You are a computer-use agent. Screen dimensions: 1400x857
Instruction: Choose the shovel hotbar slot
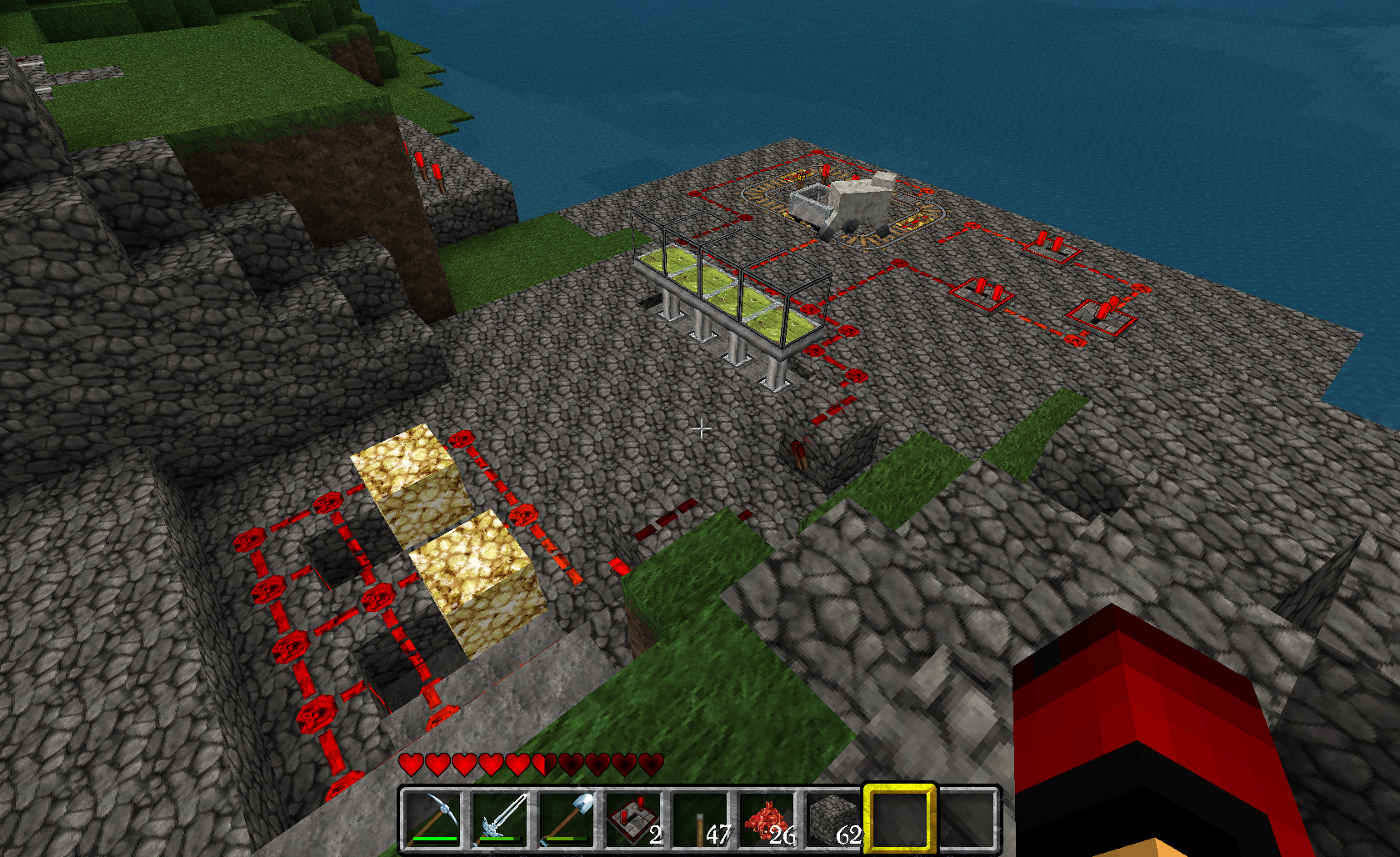coord(568,819)
